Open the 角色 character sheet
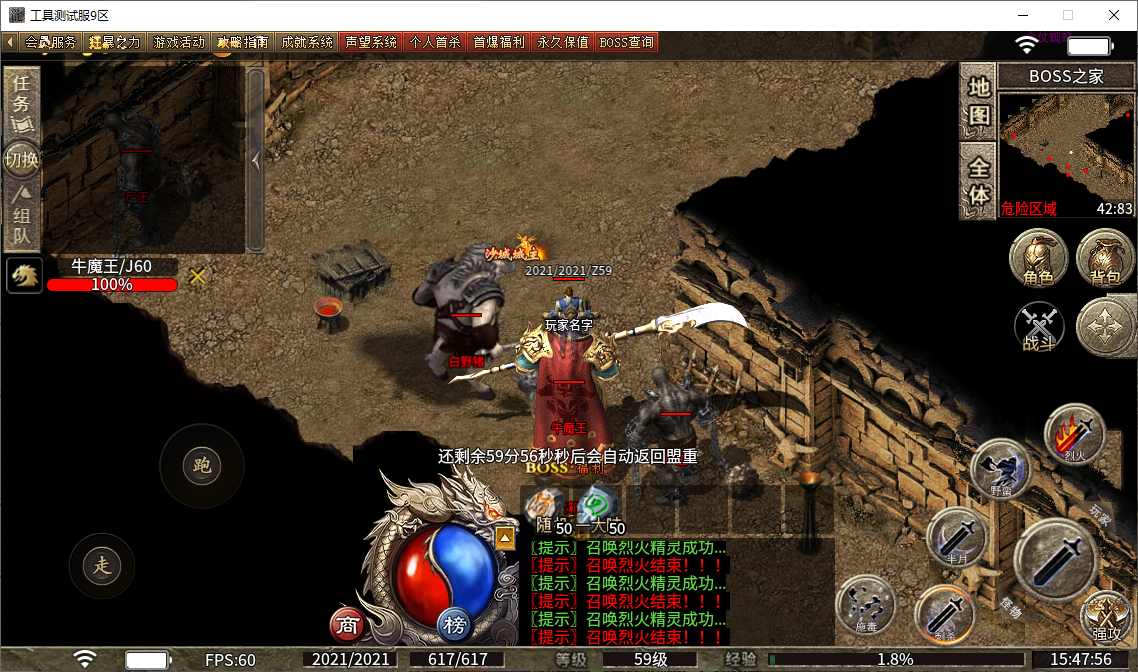The image size is (1138, 672). point(1039,259)
